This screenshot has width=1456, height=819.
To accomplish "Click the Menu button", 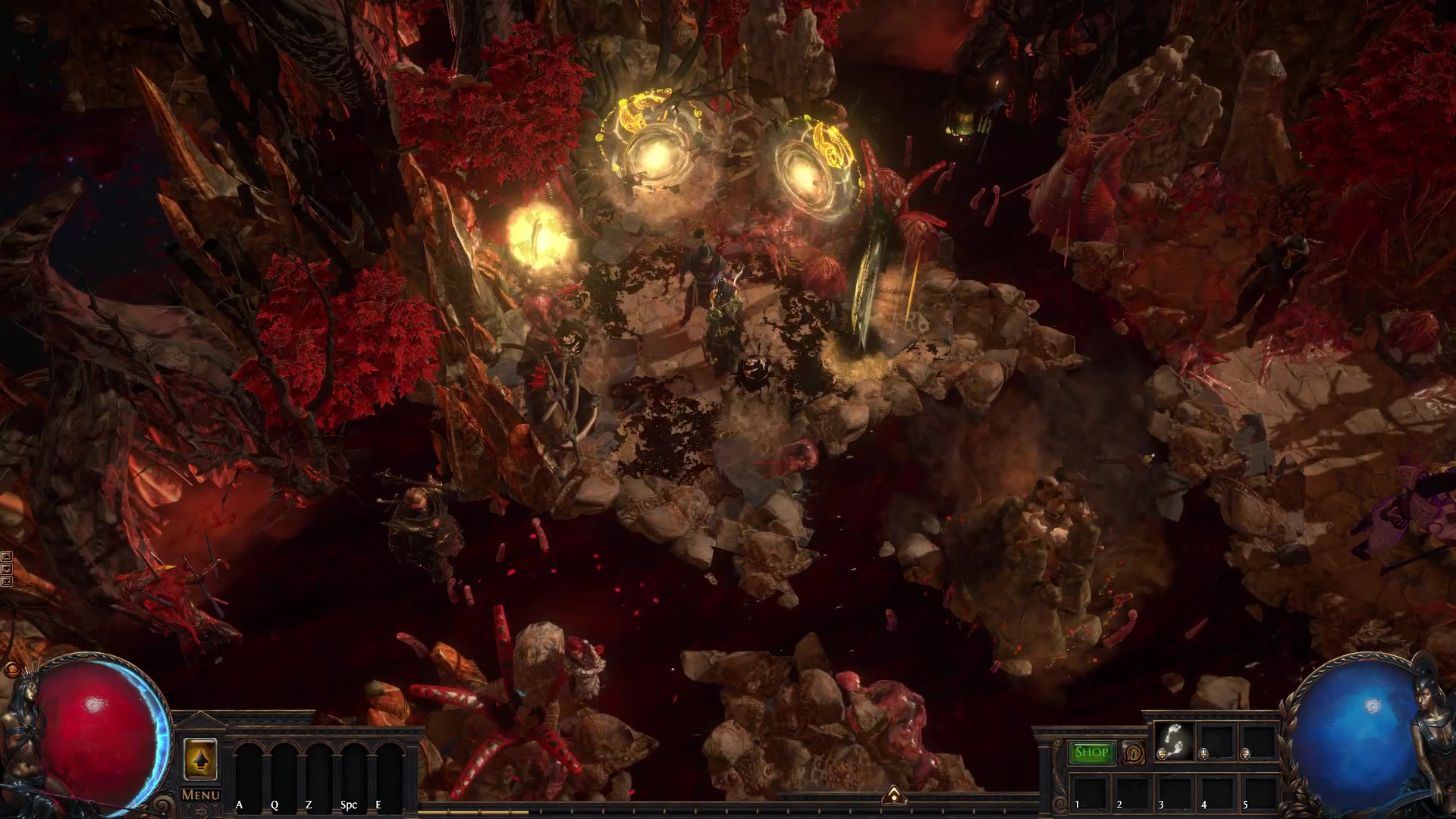I will [200, 795].
